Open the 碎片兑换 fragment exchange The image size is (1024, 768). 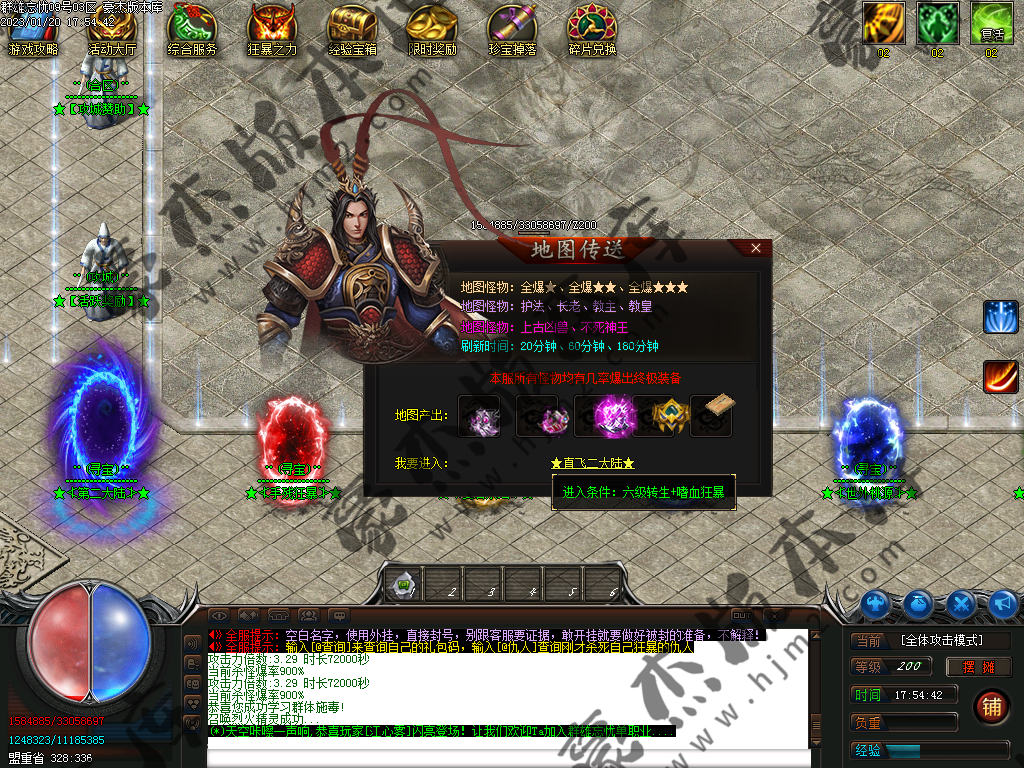(x=592, y=30)
